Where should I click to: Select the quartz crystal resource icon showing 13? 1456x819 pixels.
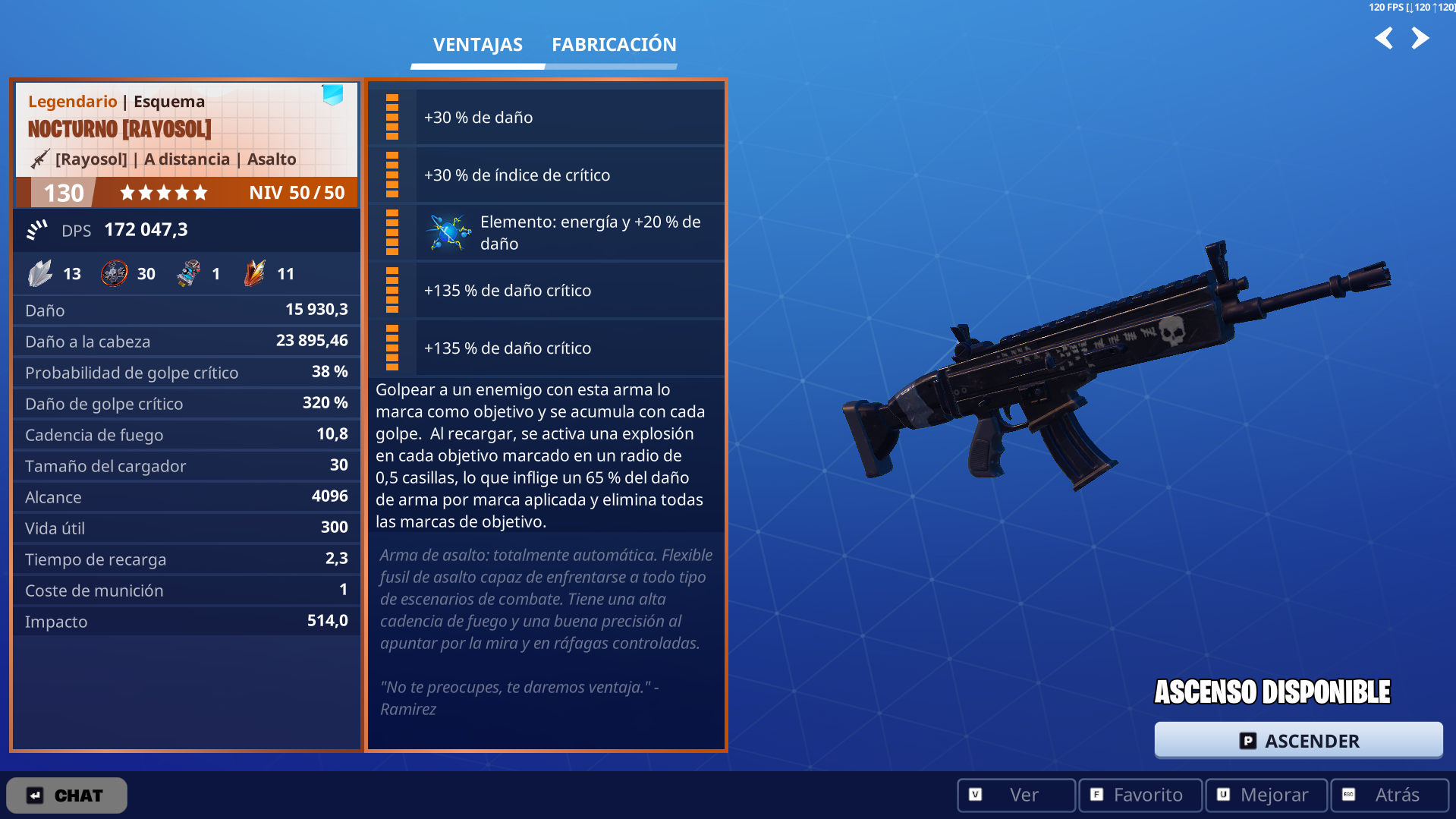click(x=42, y=273)
